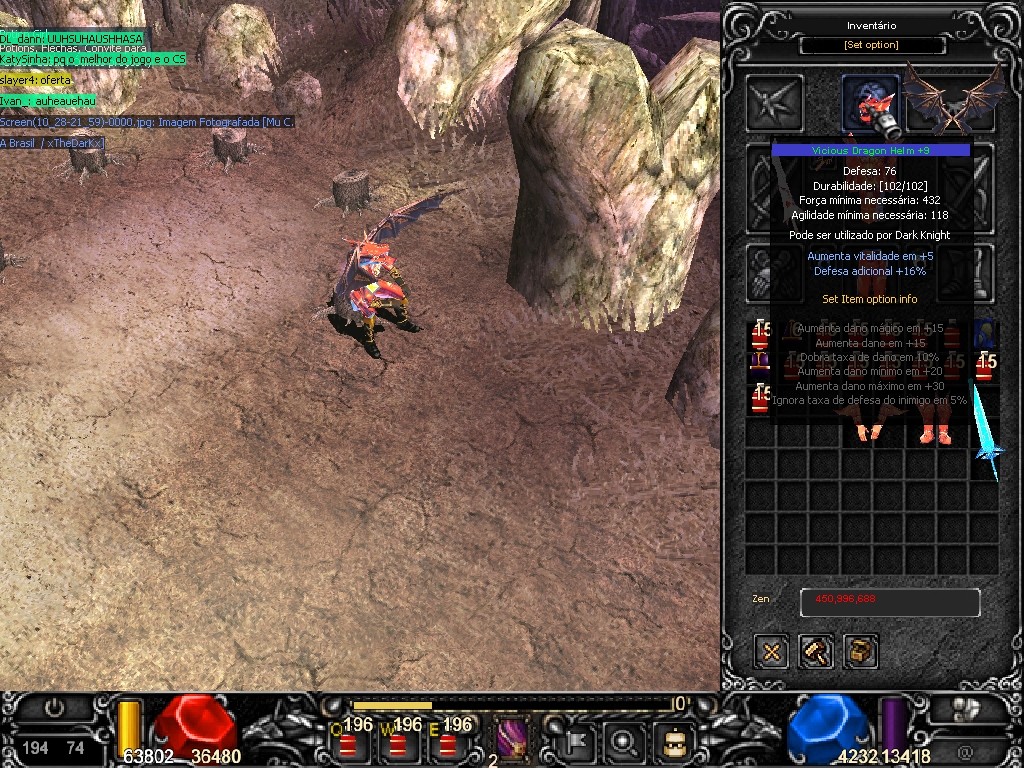Use the Q hotkey red potion
The image size is (1024, 768).
[x=348, y=743]
